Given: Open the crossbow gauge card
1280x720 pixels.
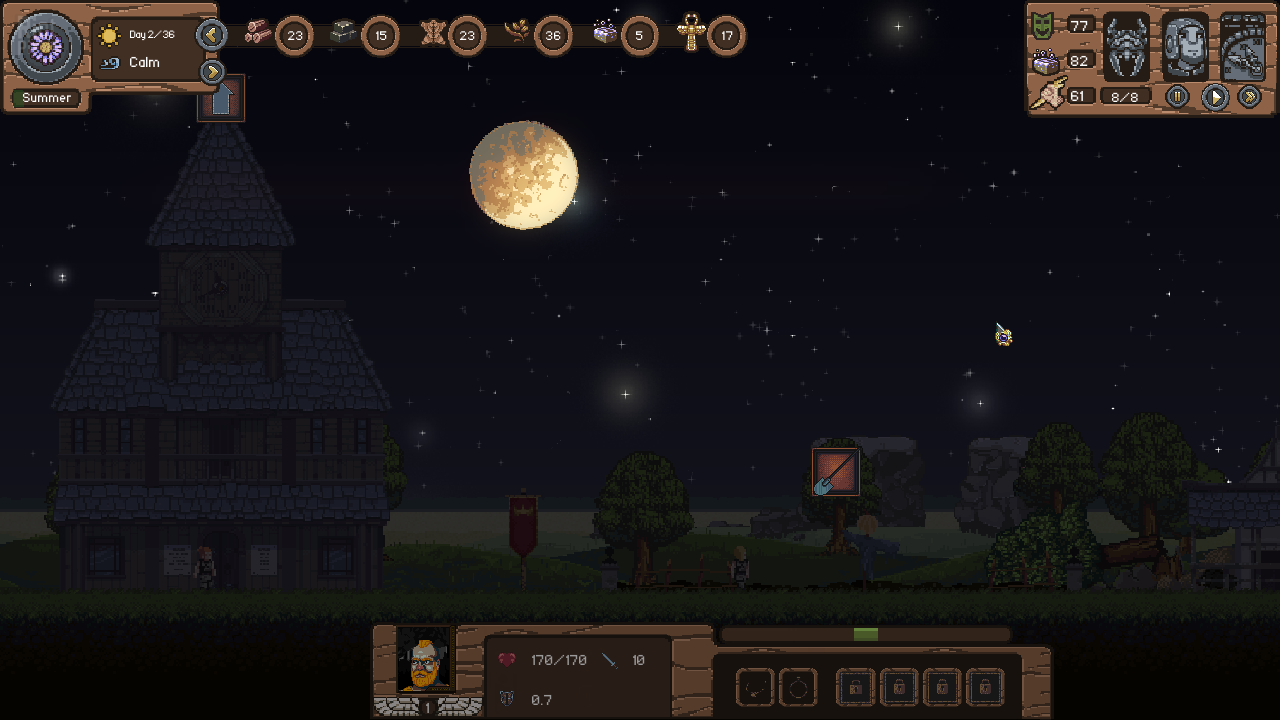Looking at the screenshot, I should (x=1243, y=46).
